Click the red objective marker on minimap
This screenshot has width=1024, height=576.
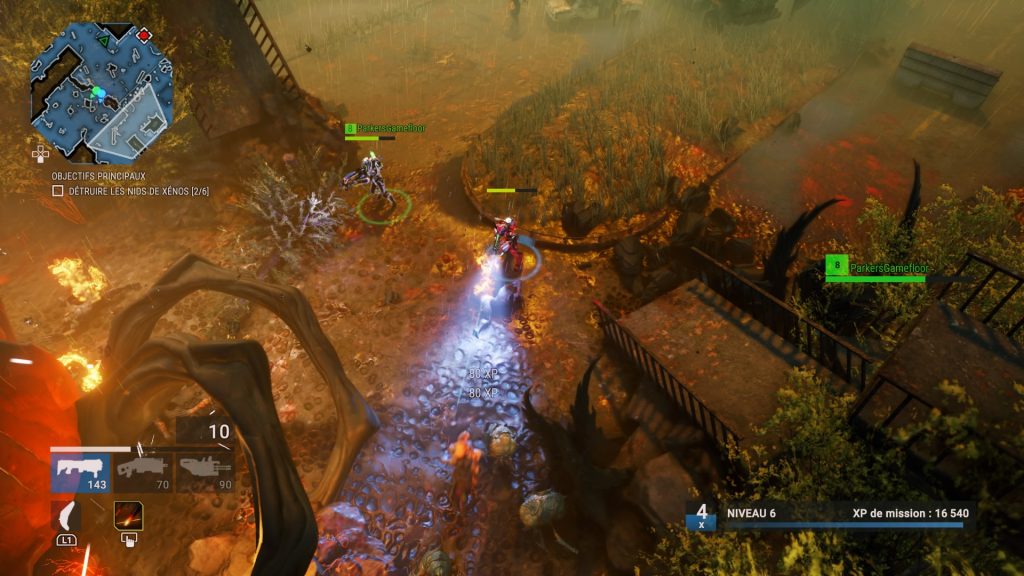tap(144, 36)
